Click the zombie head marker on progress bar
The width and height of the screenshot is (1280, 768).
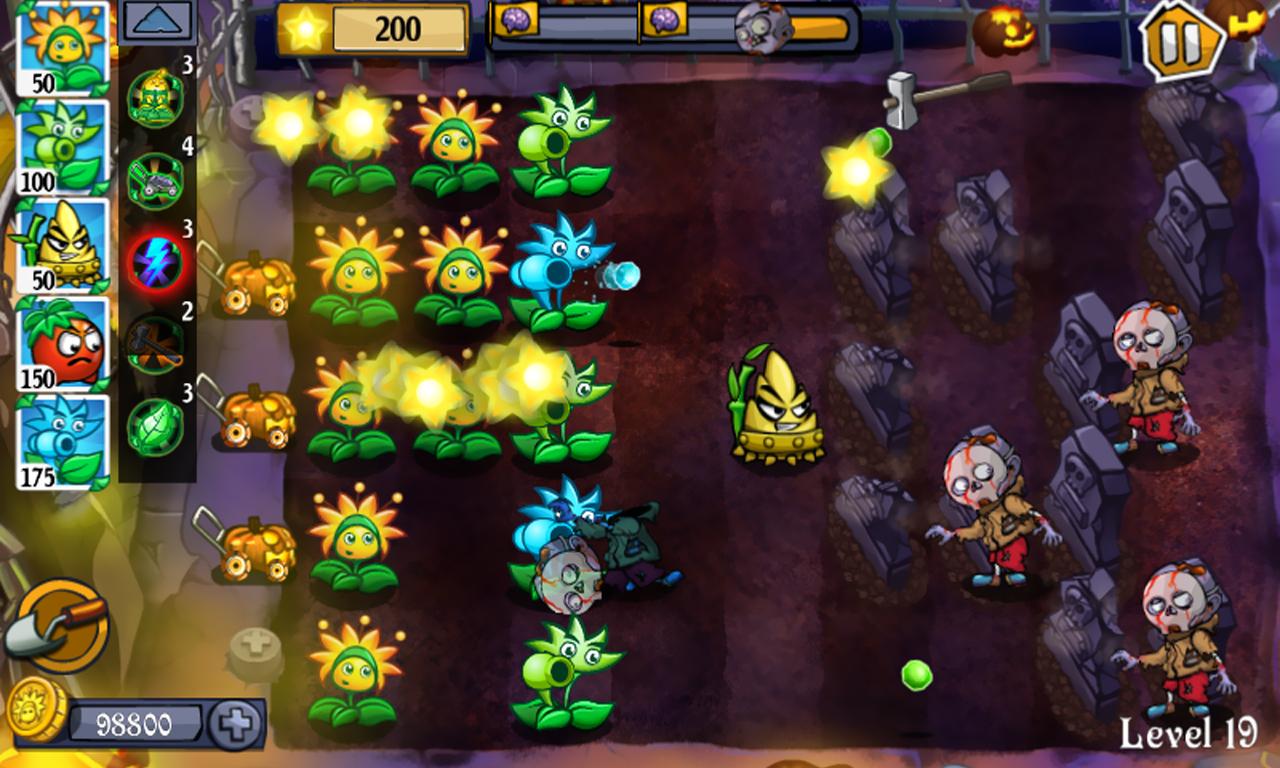(762, 28)
